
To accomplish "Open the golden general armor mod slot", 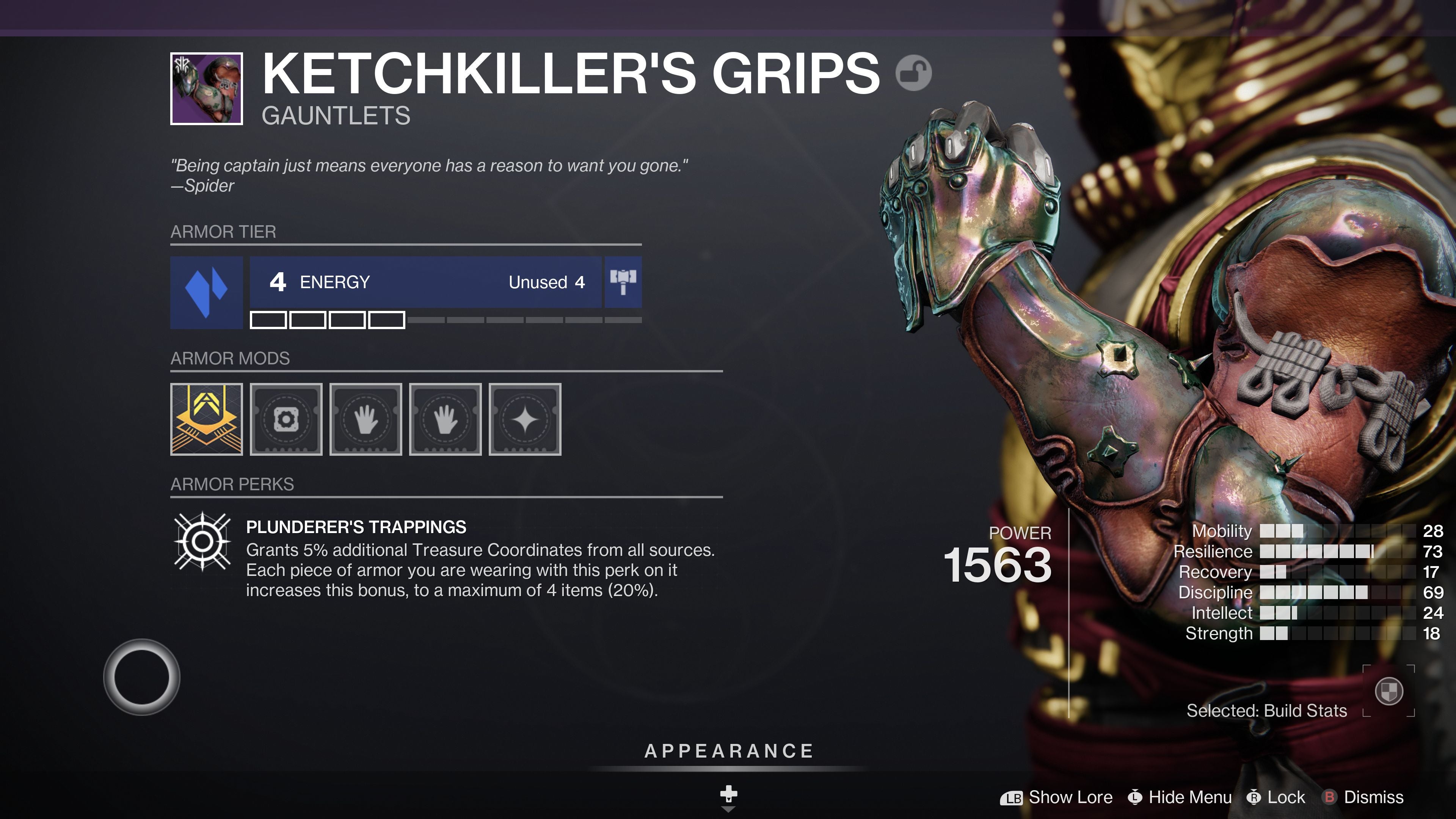I will tap(206, 418).
